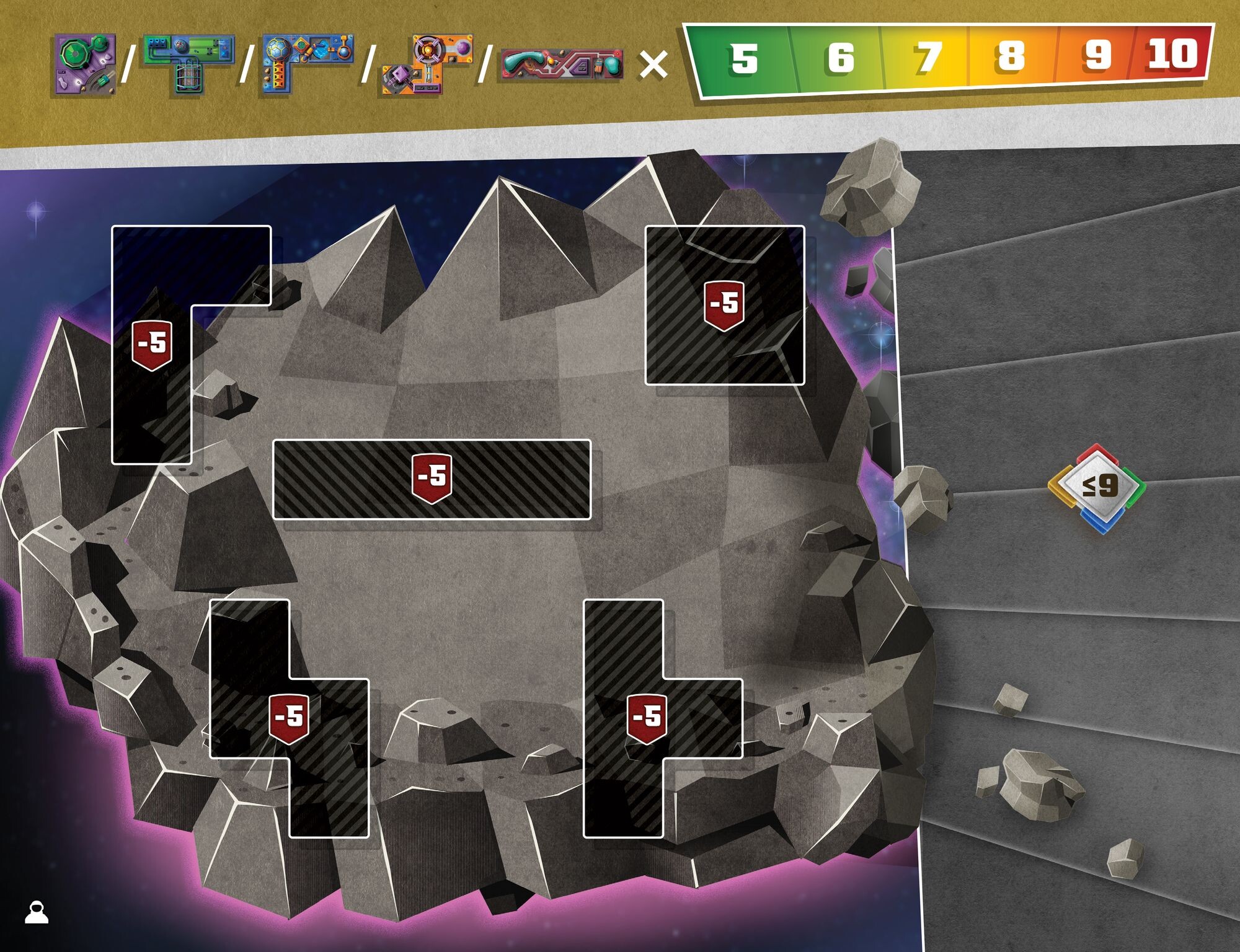Choose the 6 on the score track
Viewport: 1240px width, 952px height.
840,58
